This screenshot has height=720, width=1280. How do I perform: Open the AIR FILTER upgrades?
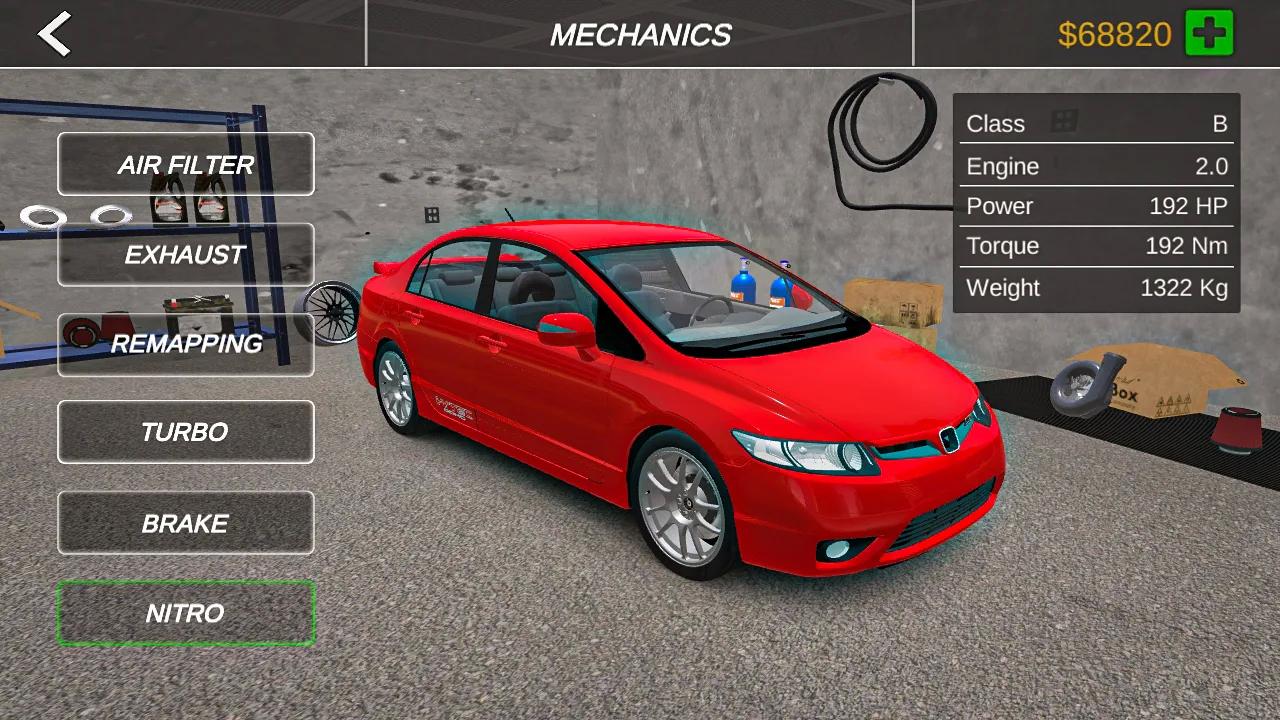[x=185, y=164]
